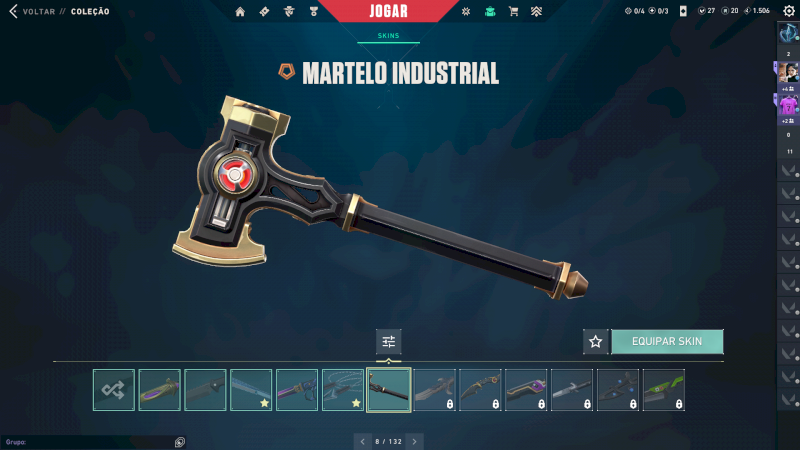Open the chat group toggle icon
Viewport: 800px width, 450px height.
tap(179, 441)
